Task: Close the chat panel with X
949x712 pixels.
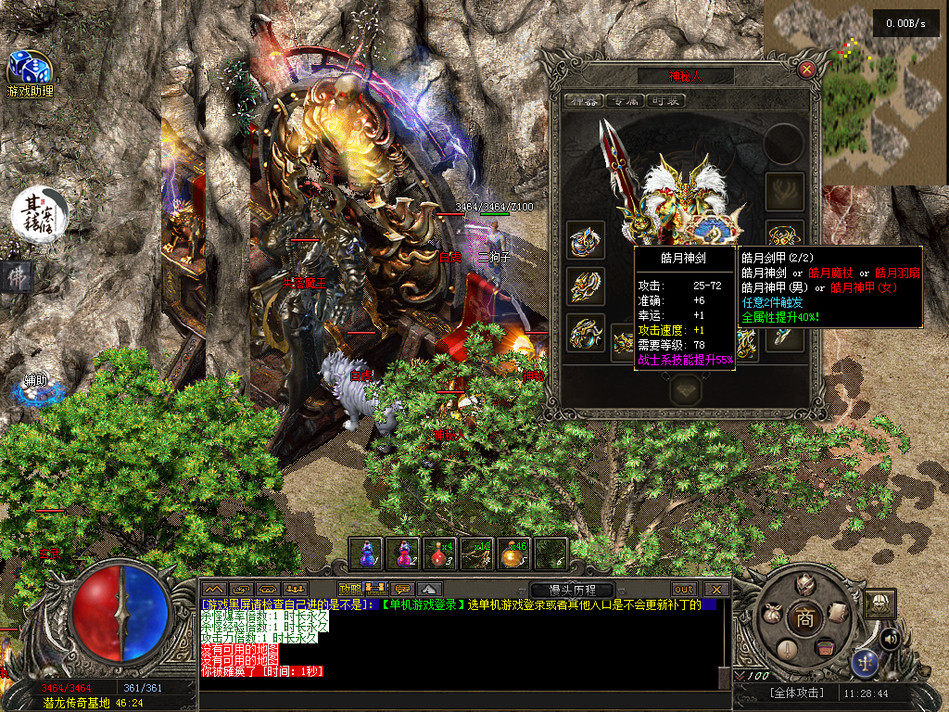Action: [x=715, y=589]
